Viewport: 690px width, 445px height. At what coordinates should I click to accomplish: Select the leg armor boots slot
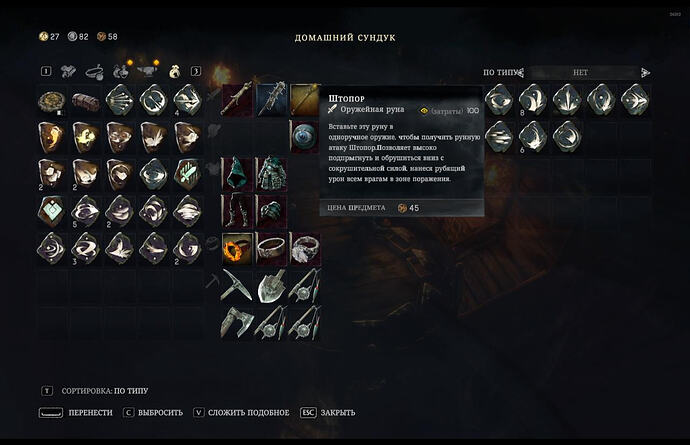pos(237,209)
